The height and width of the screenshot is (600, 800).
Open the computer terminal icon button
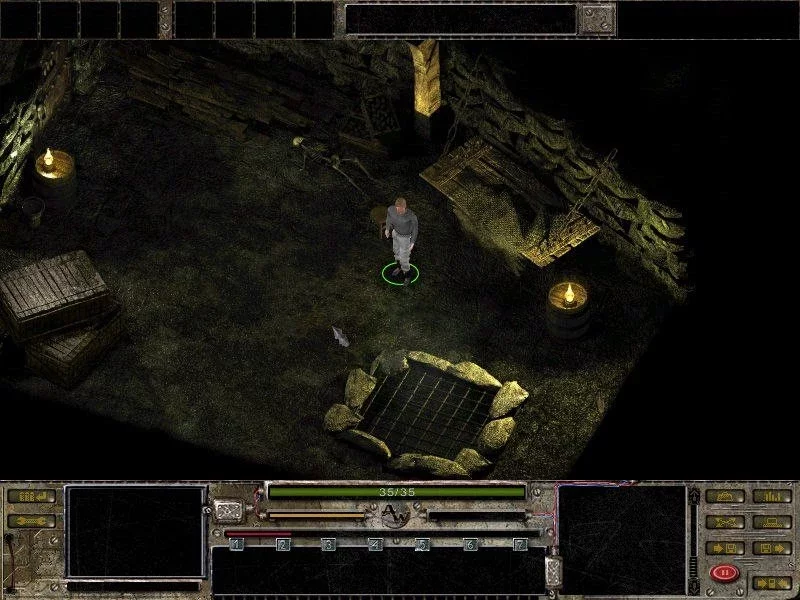point(771,521)
